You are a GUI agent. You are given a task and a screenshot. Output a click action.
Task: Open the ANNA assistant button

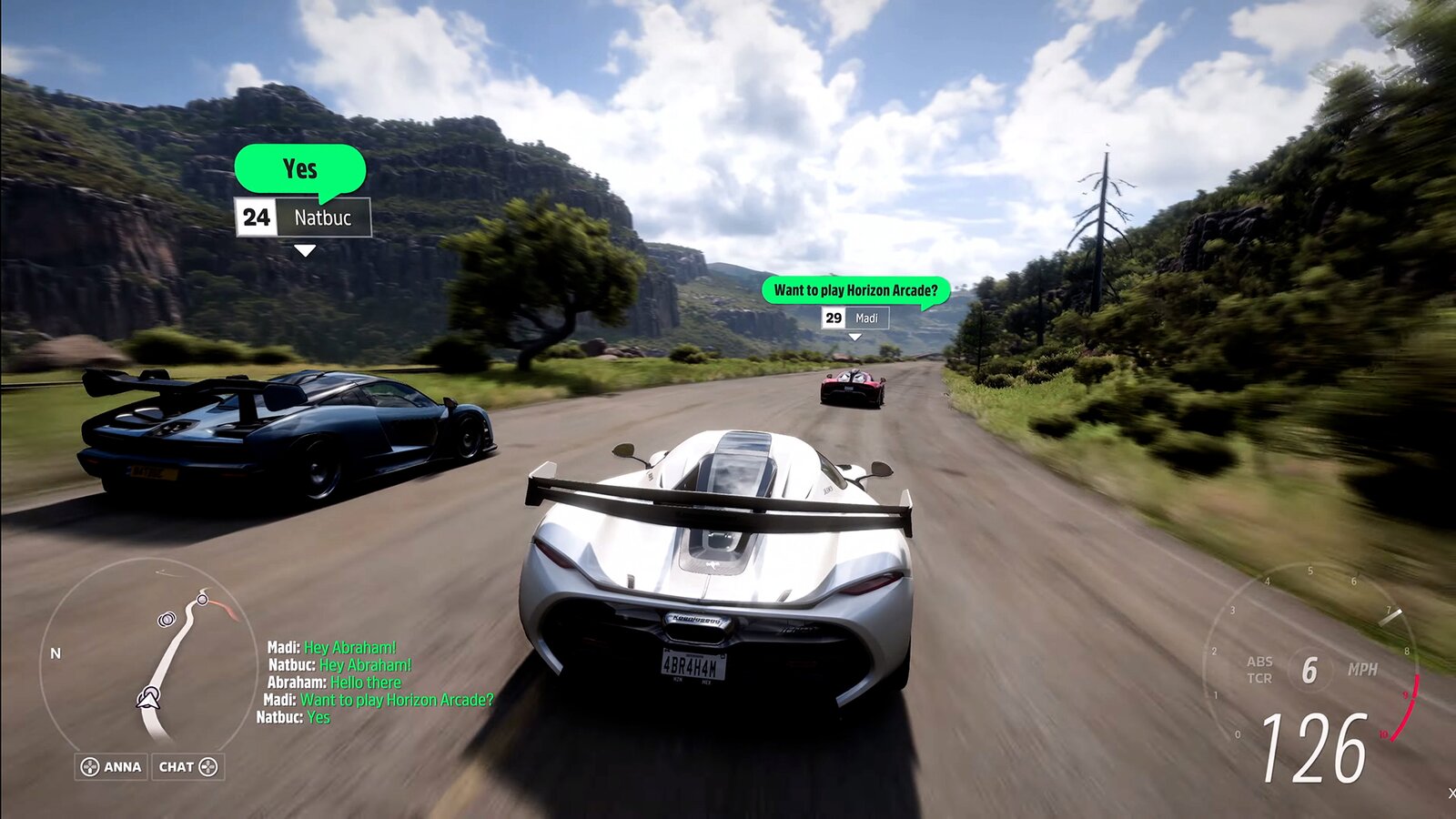[111, 767]
